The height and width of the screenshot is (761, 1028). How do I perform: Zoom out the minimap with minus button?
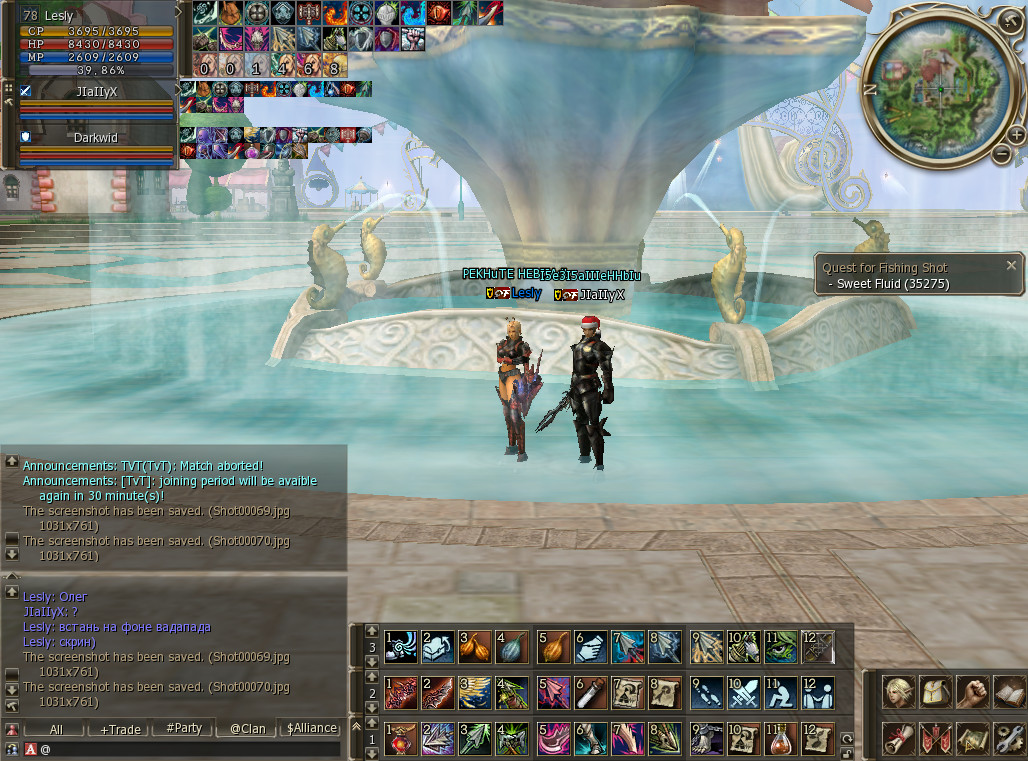coord(1001,153)
